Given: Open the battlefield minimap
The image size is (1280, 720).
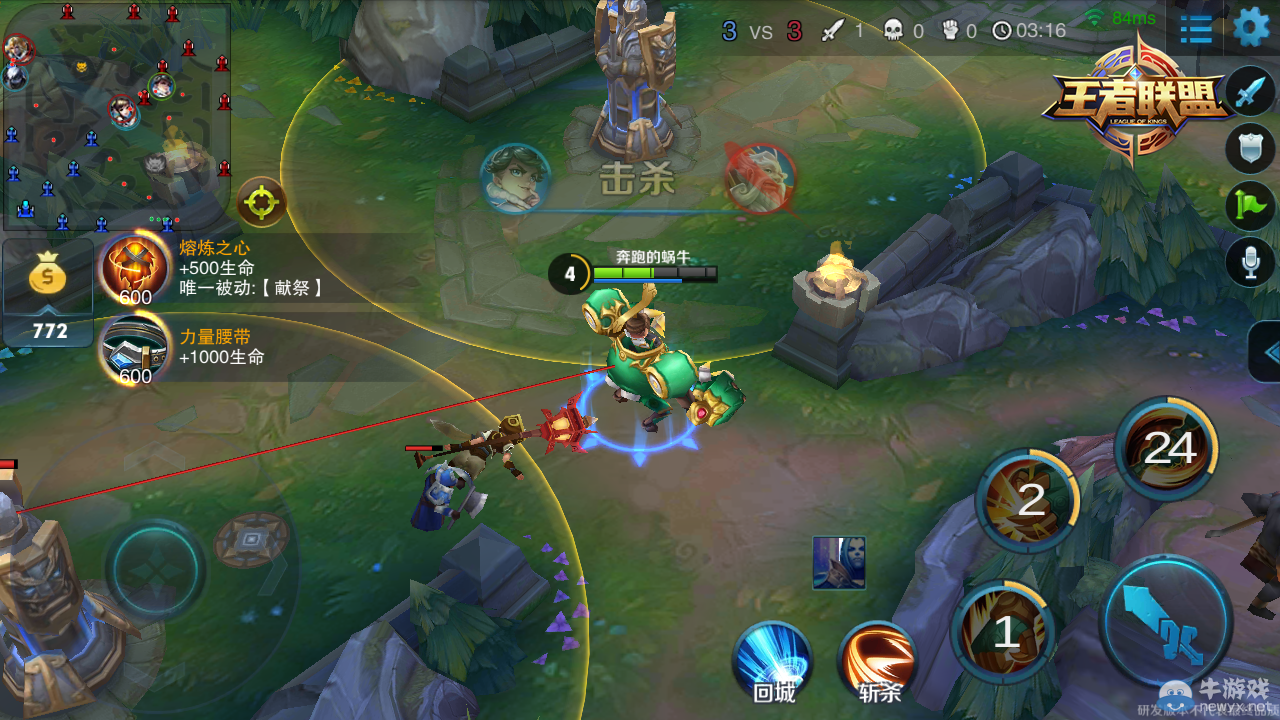Looking at the screenshot, I should click(x=116, y=115).
